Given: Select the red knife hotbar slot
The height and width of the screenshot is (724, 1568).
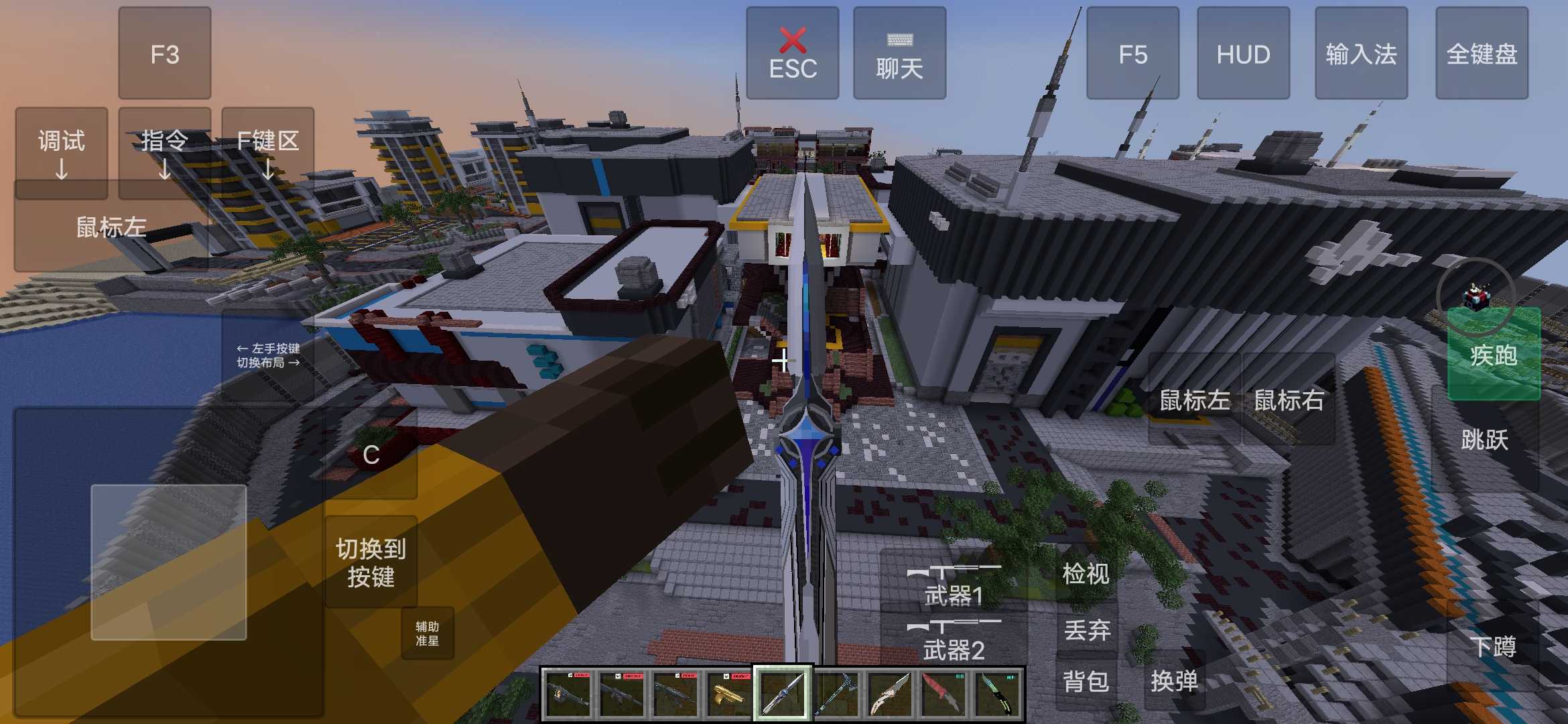Looking at the screenshot, I should click(x=943, y=694).
